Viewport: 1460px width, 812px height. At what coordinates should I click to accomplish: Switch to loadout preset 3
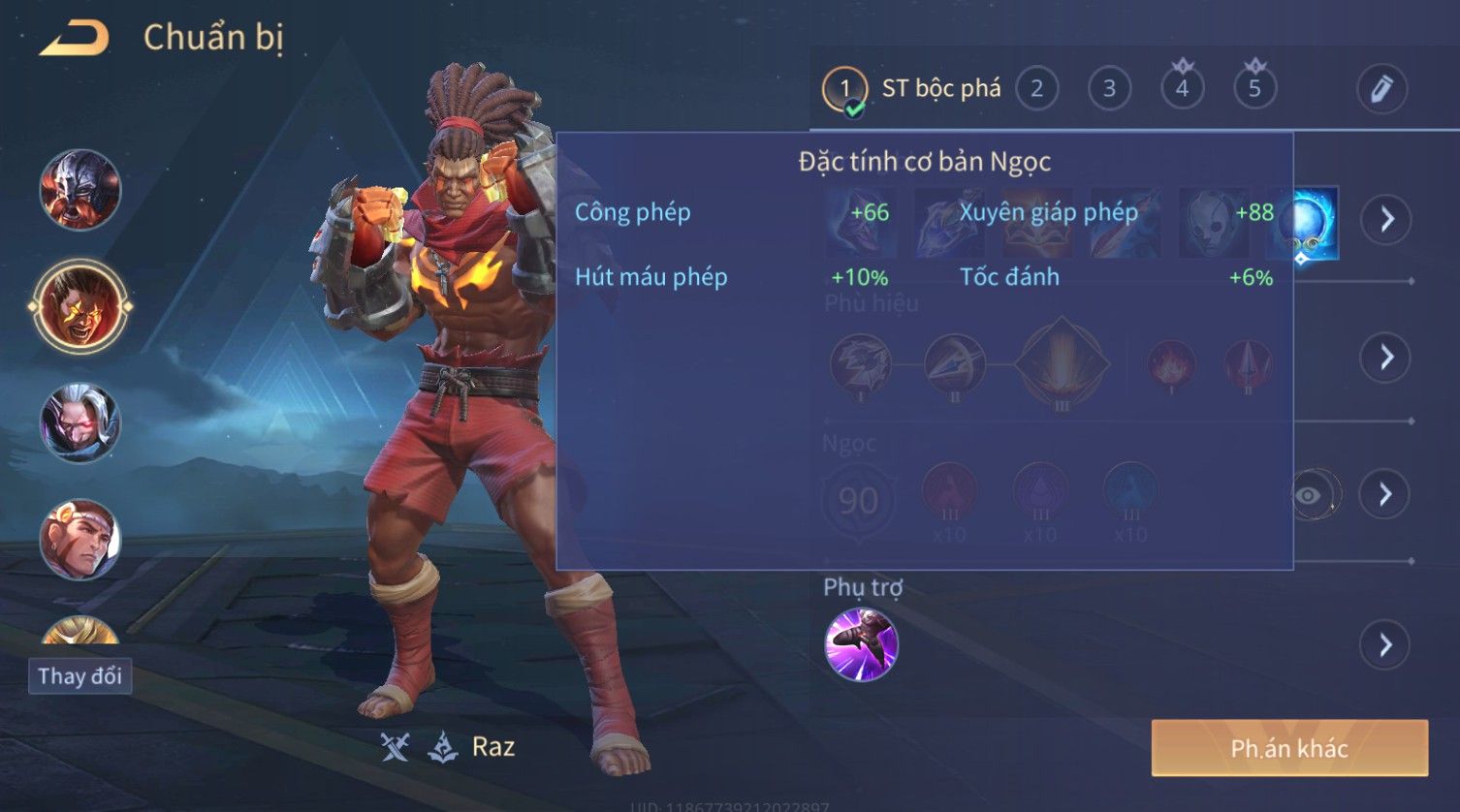coord(1109,89)
